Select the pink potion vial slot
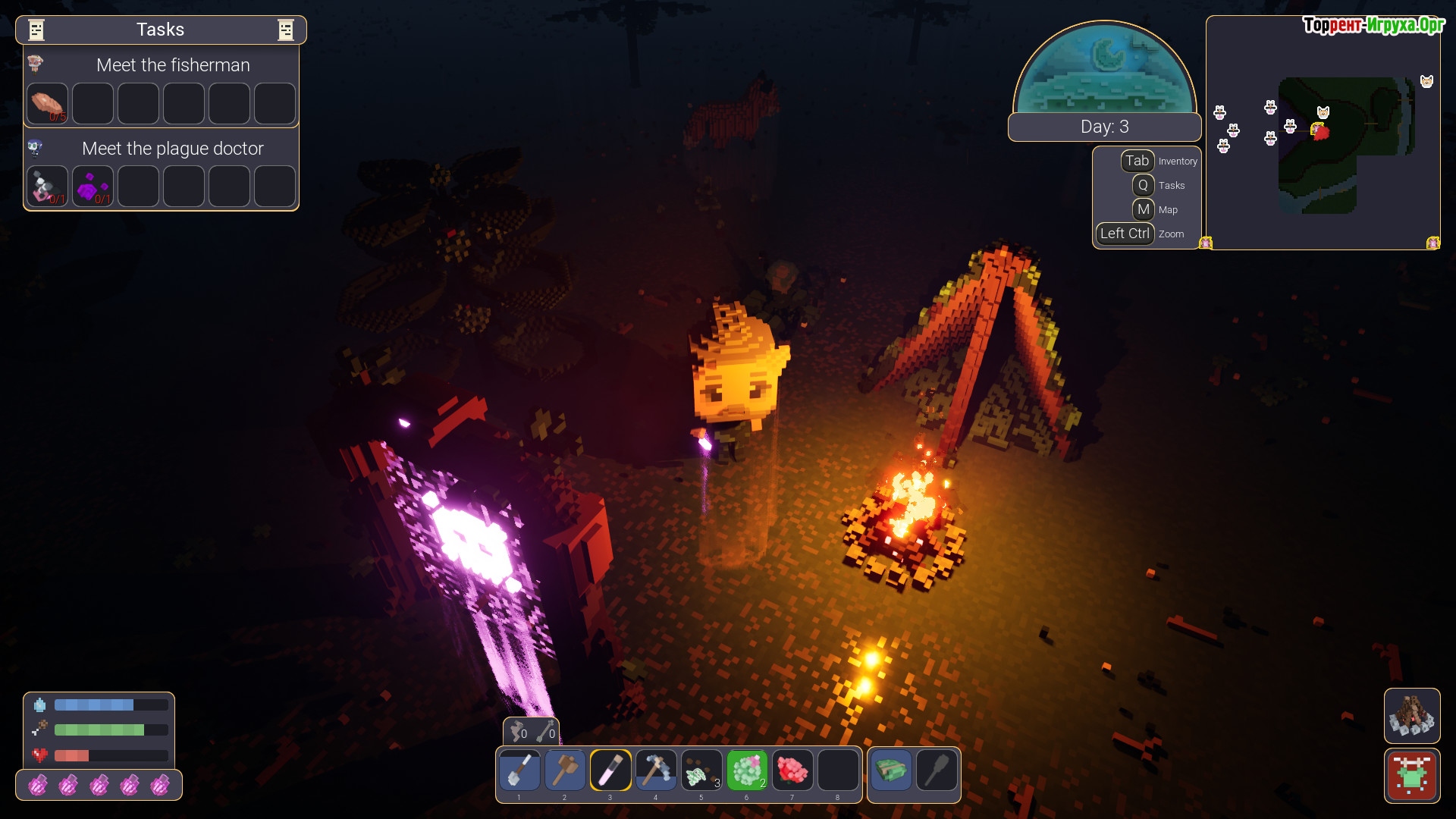1456x819 pixels. click(610, 770)
